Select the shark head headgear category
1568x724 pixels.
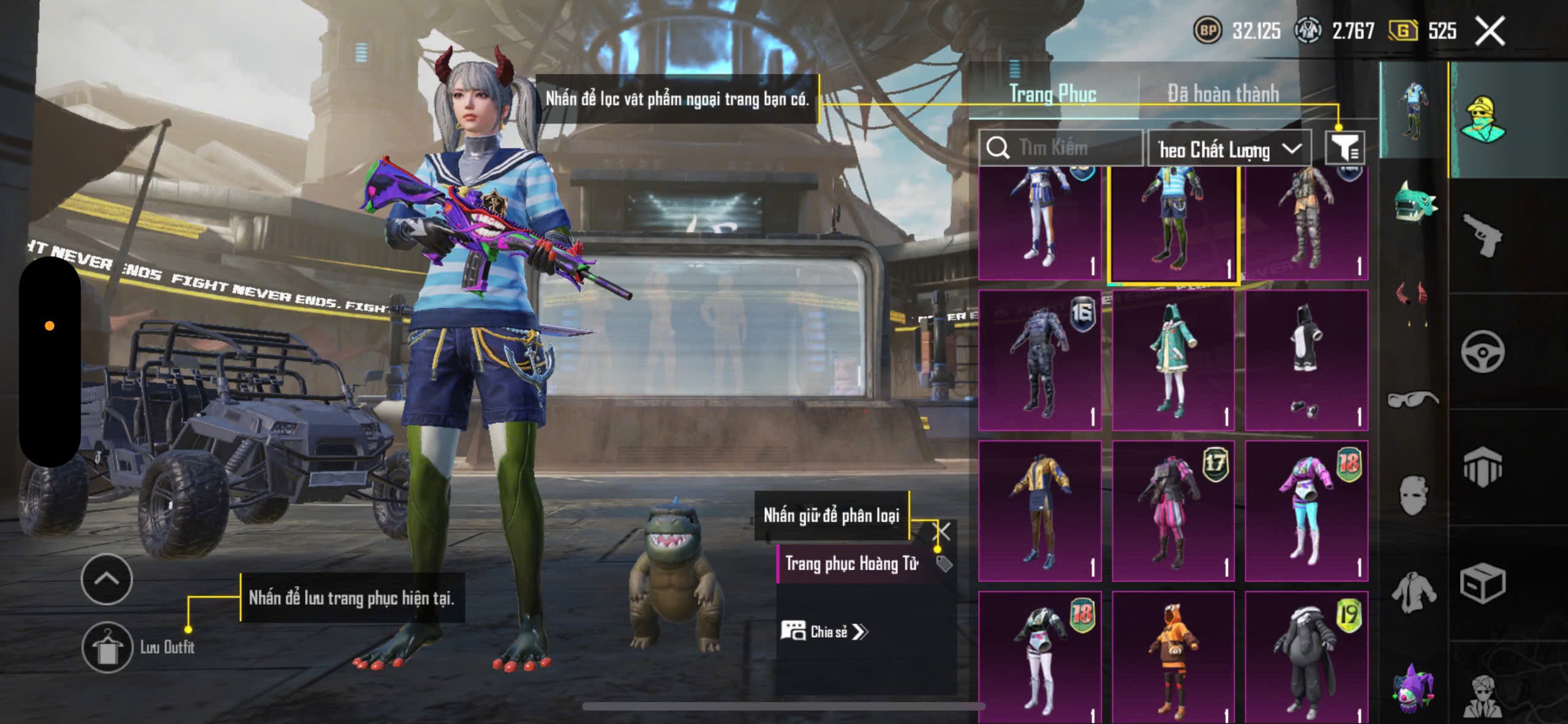coord(1414,202)
